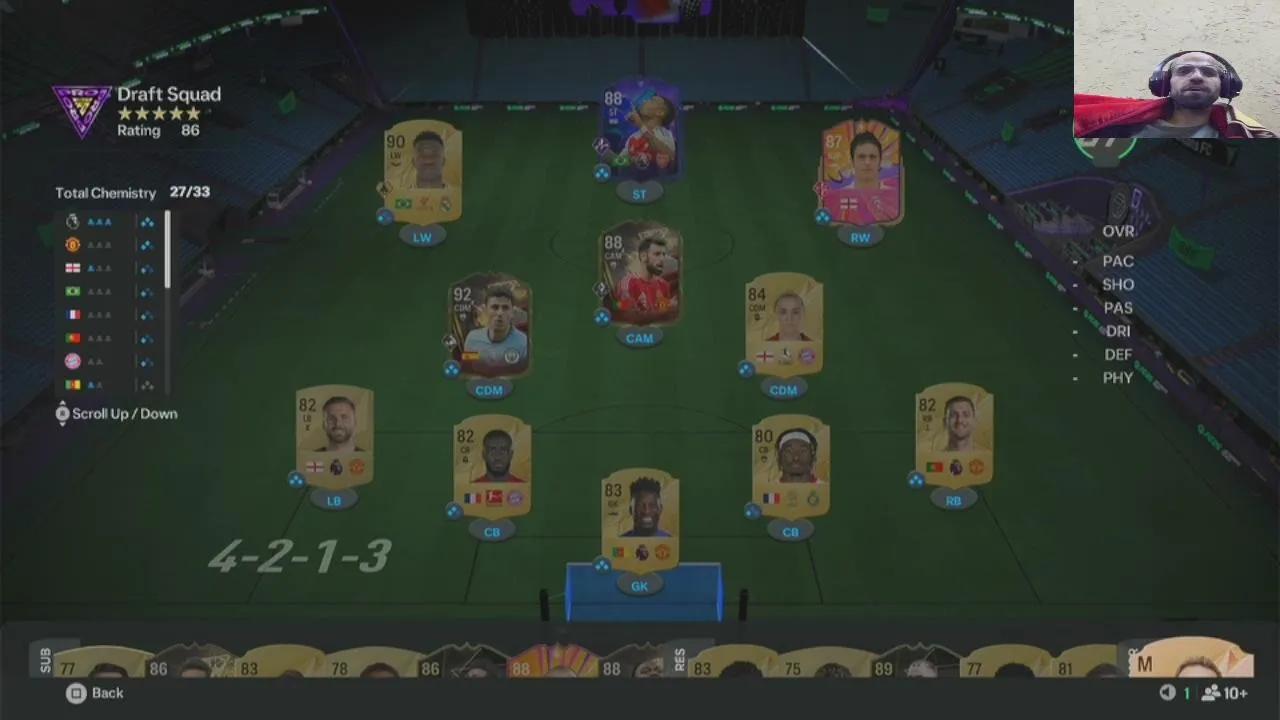Select the France flag chemistry row

coord(73,313)
